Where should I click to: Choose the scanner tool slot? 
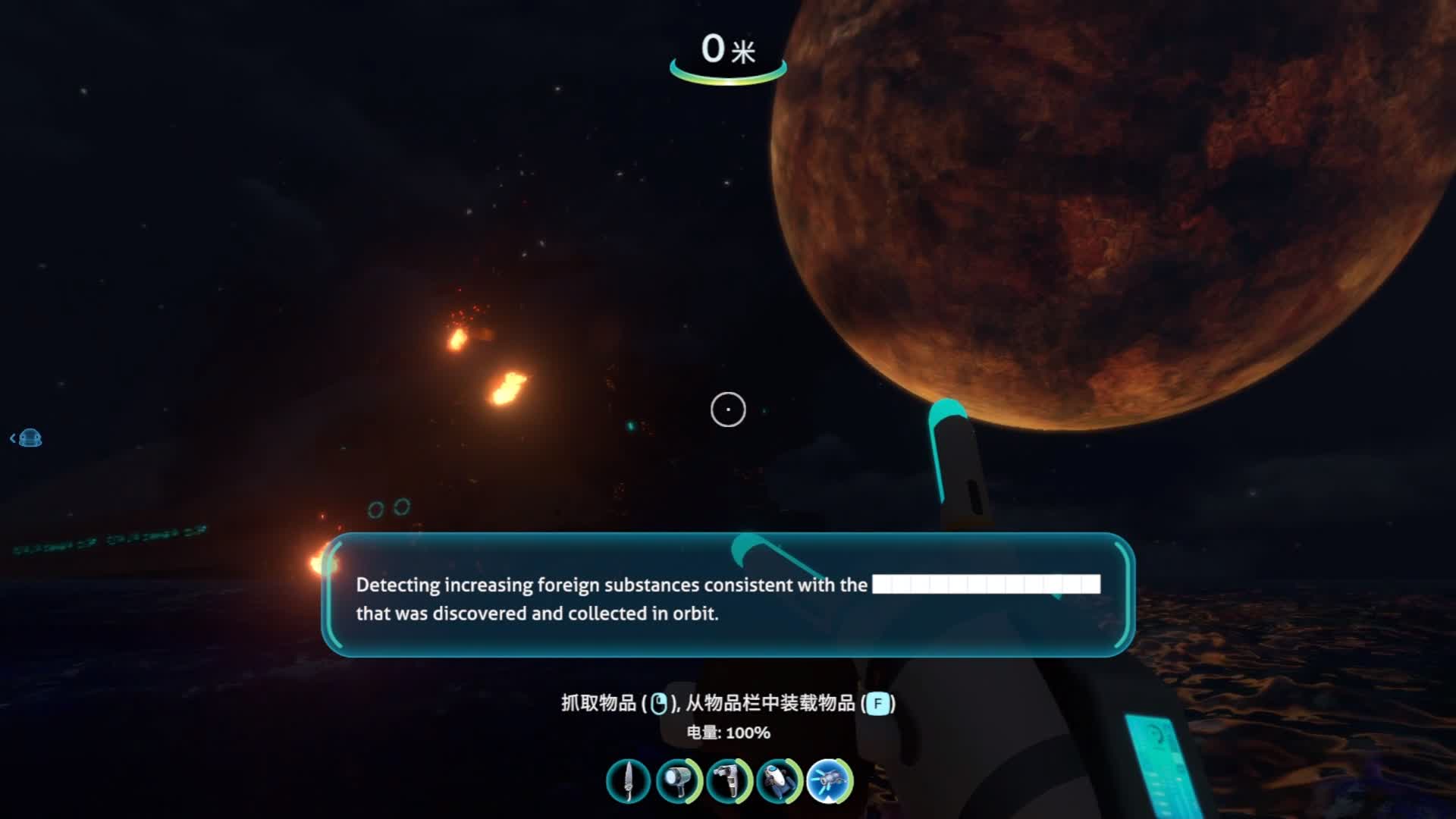[728, 781]
